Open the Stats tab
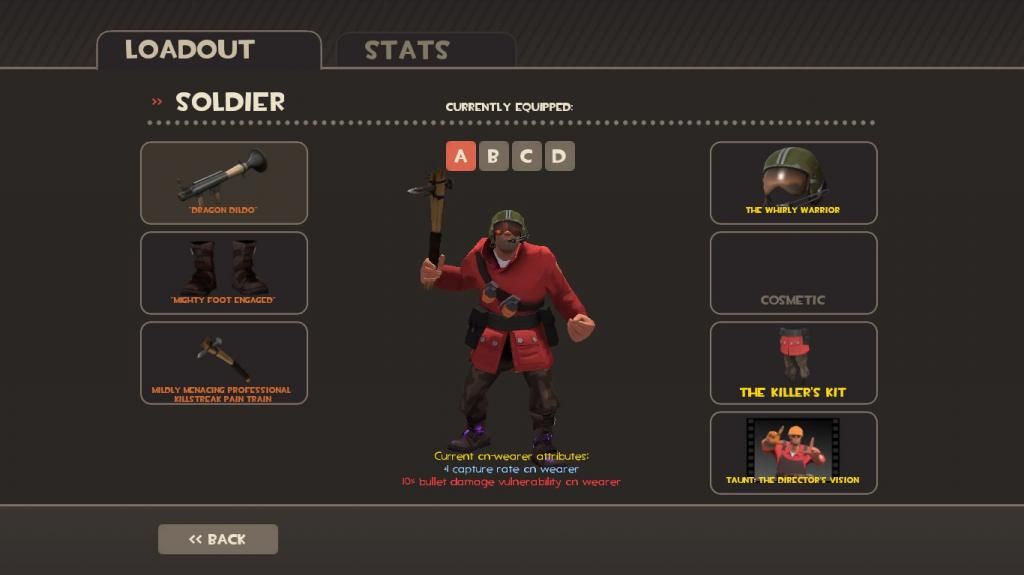 pyautogui.click(x=407, y=50)
